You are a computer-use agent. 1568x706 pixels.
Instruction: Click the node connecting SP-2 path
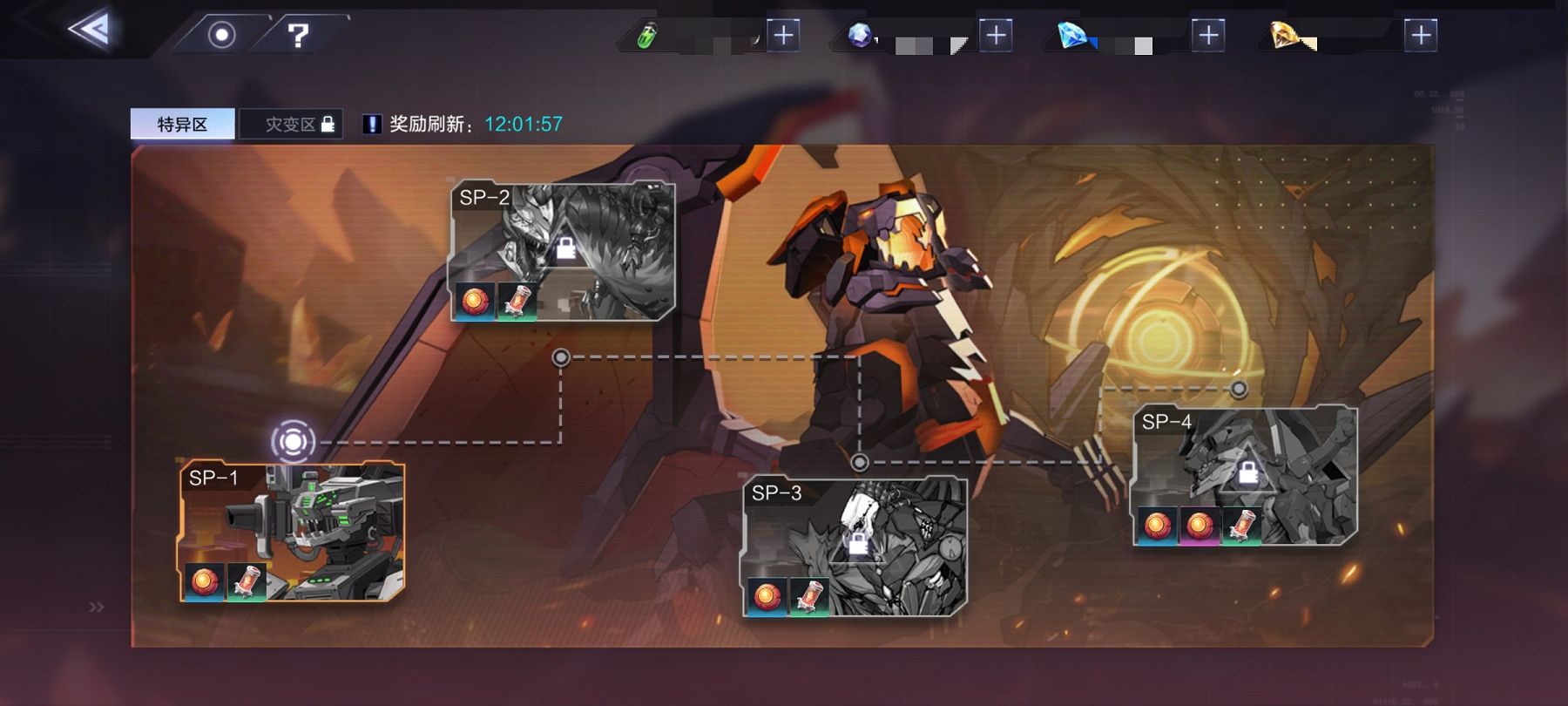[562, 356]
